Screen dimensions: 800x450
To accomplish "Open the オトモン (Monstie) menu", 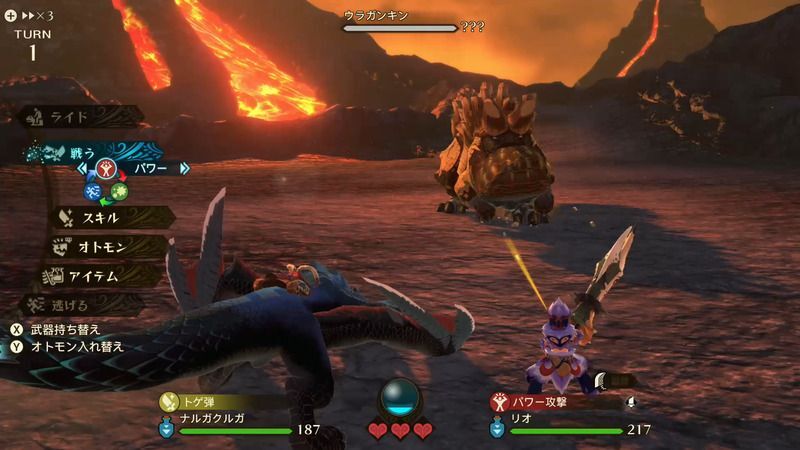I will tap(98, 246).
